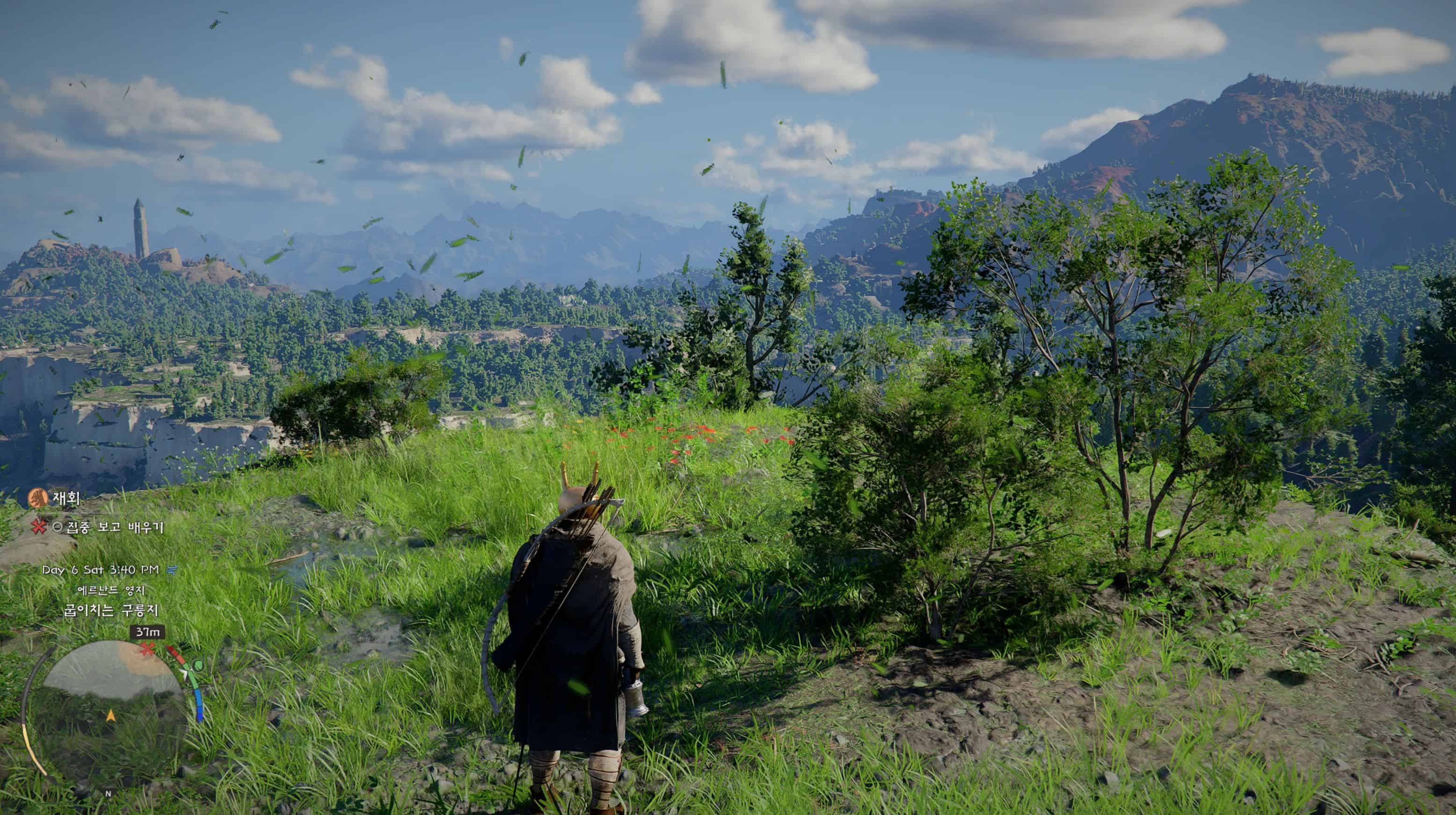This screenshot has width=1456, height=815.
Task: Click the blue wind icon beside the clock
Action: 172,570
